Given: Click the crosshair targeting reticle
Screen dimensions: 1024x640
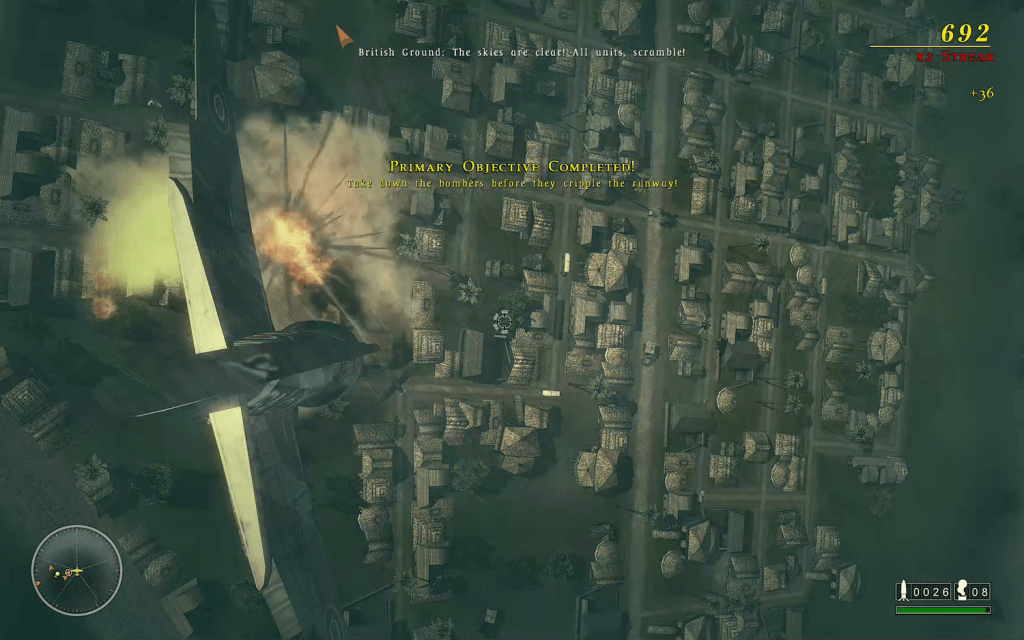Looking at the screenshot, I should [503, 321].
